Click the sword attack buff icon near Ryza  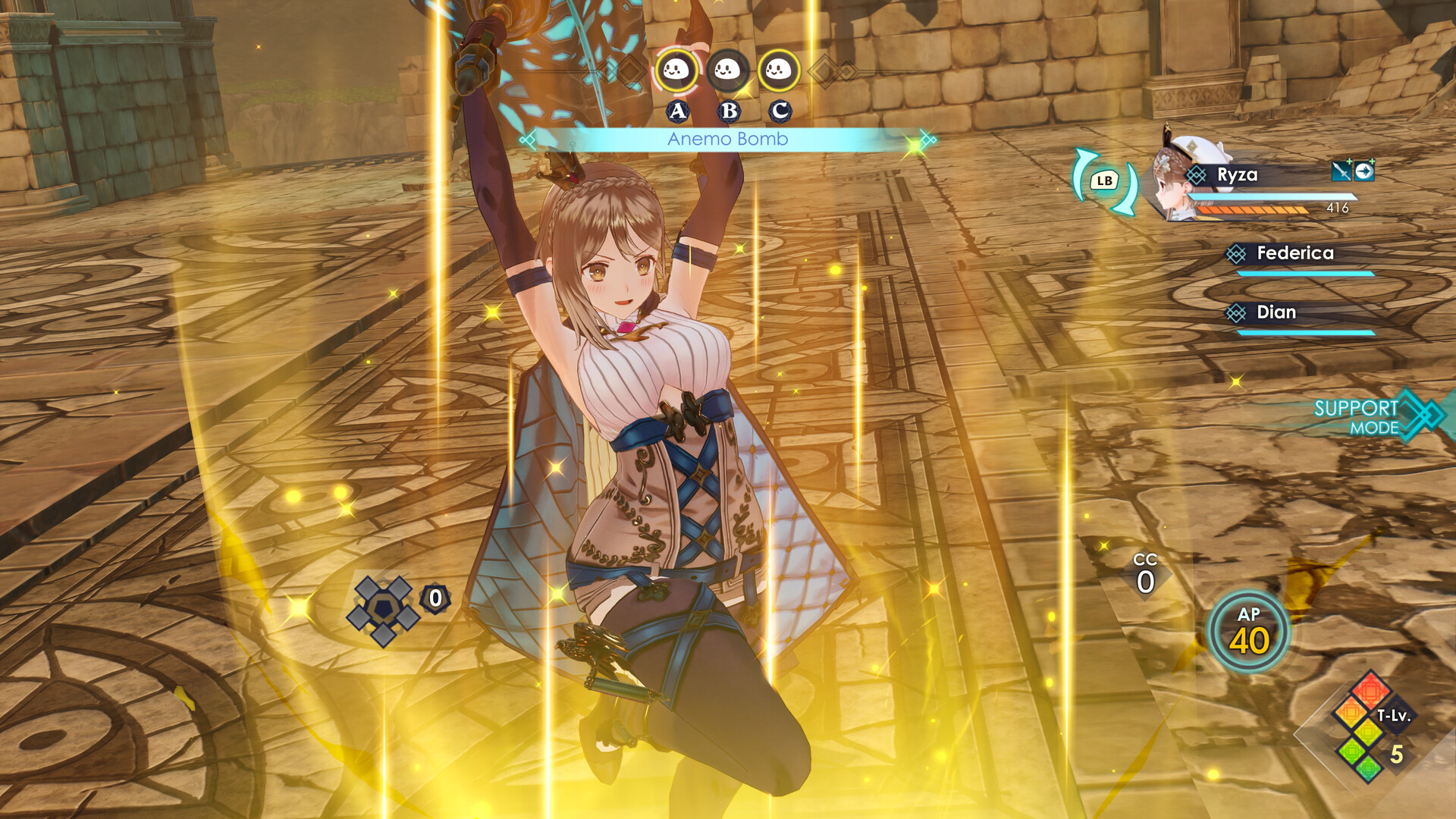[1341, 172]
